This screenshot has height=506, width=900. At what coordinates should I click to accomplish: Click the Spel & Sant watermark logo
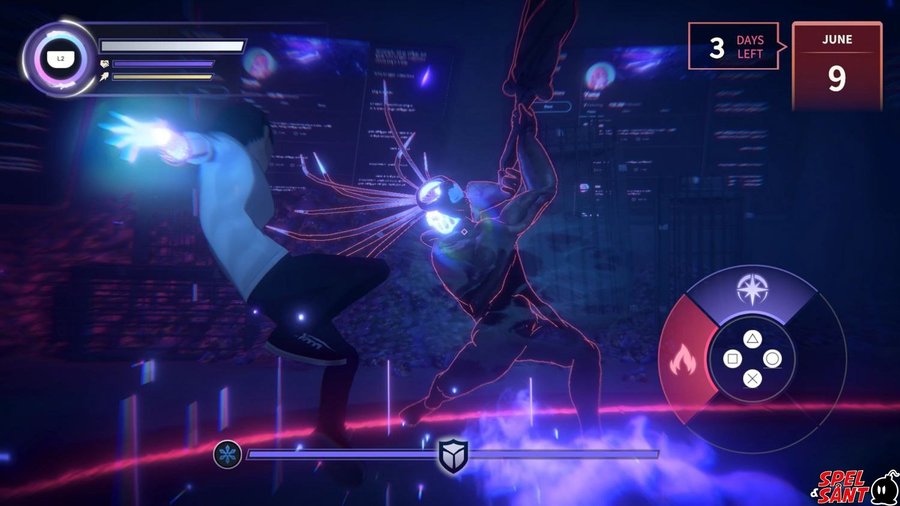pos(855,487)
